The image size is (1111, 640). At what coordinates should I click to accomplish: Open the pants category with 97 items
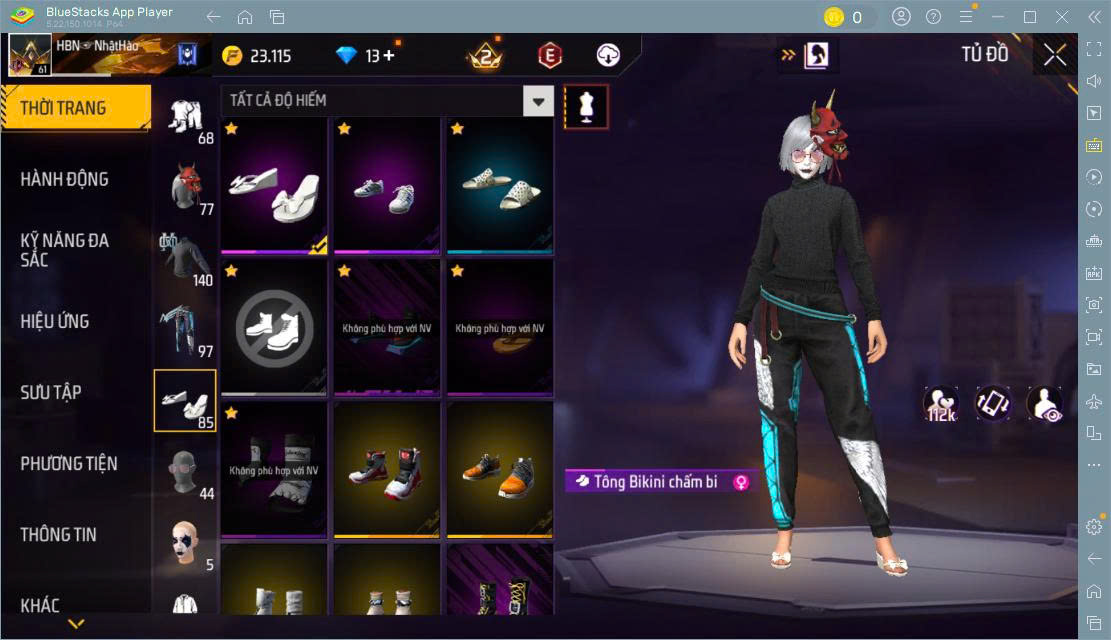pos(185,329)
